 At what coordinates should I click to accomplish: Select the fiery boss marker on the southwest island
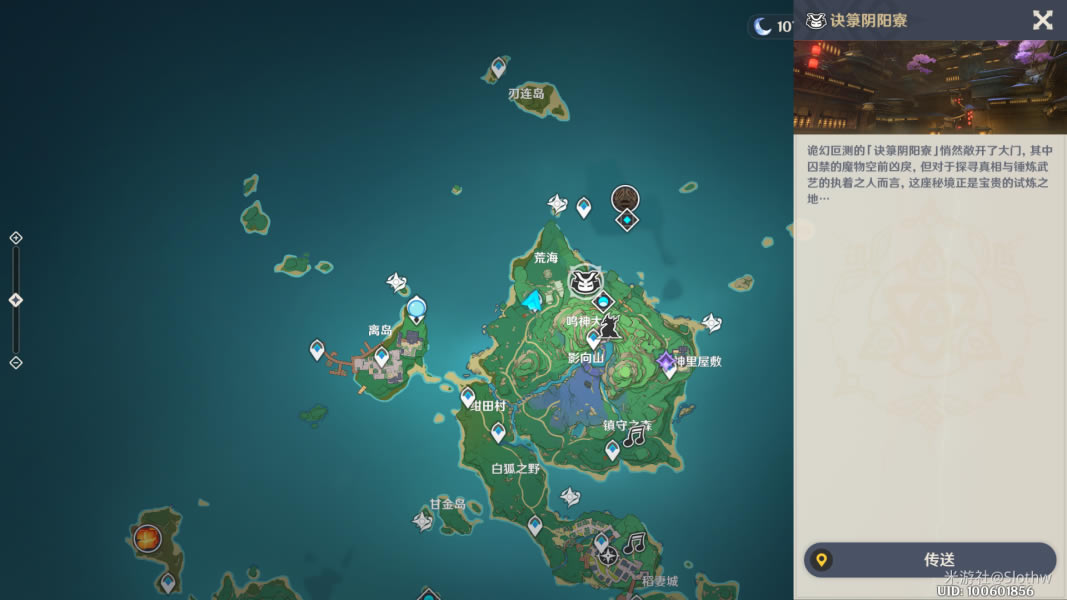click(148, 538)
